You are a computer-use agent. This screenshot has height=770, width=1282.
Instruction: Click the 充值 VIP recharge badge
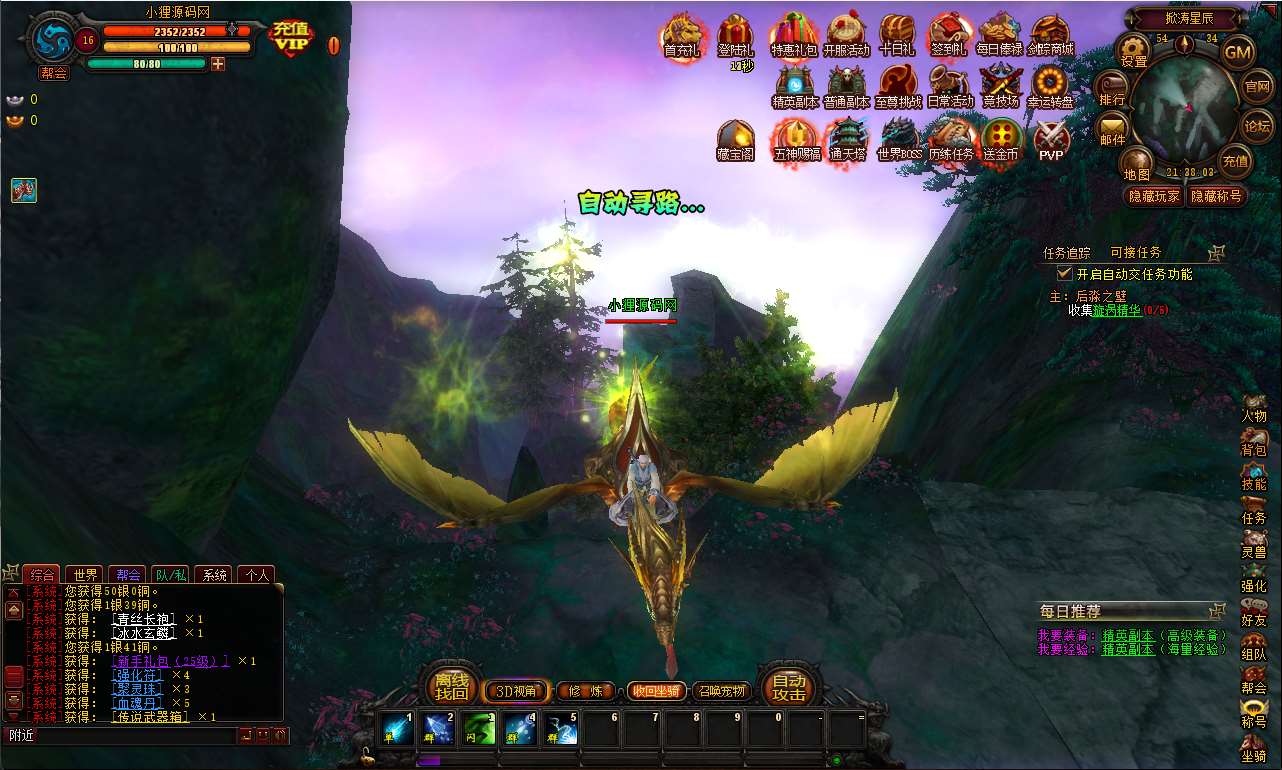tap(290, 38)
